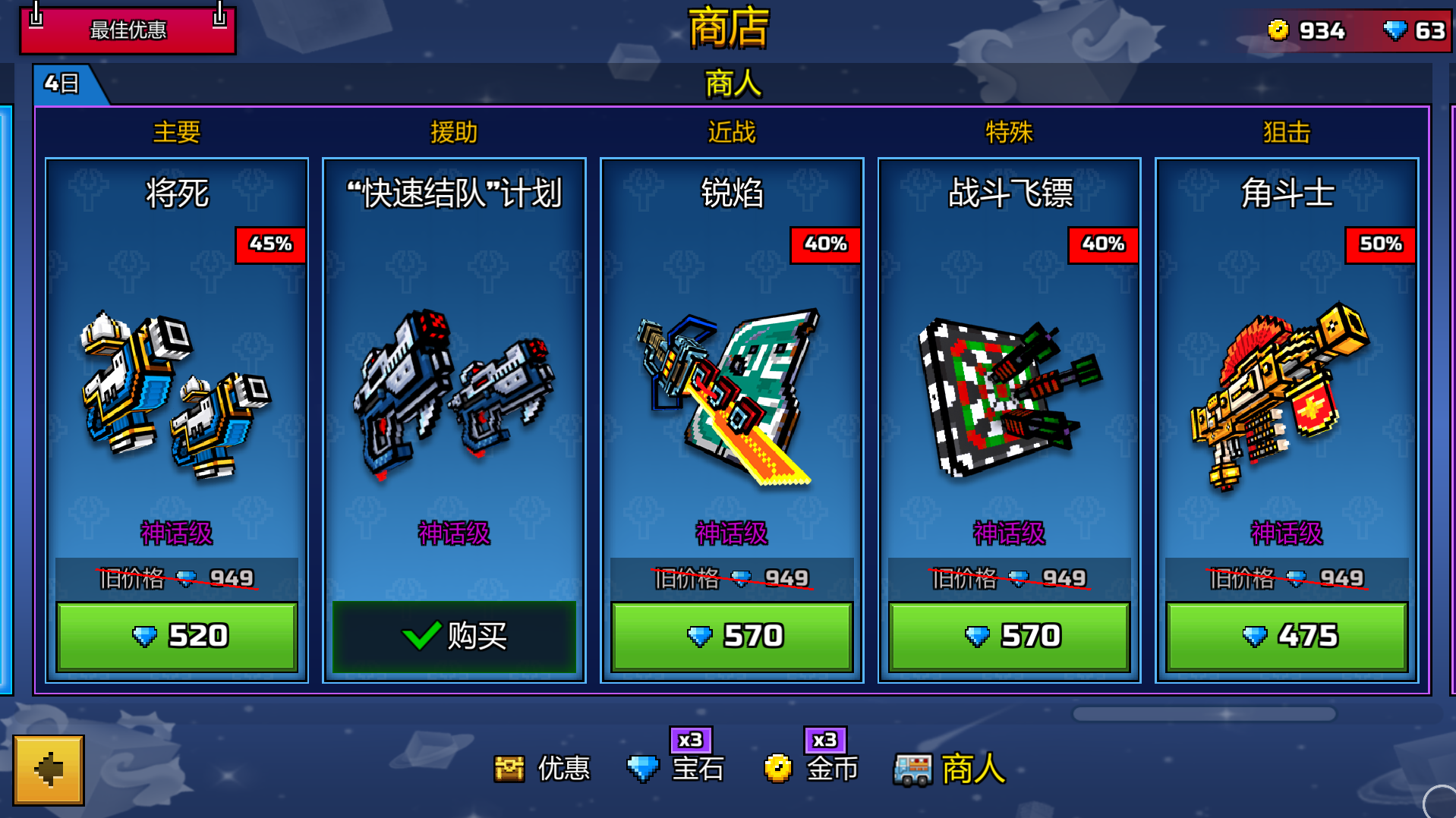This screenshot has height=818, width=1456.
Task: Buy 角斗士 for 475 gems
Action: (x=1287, y=636)
